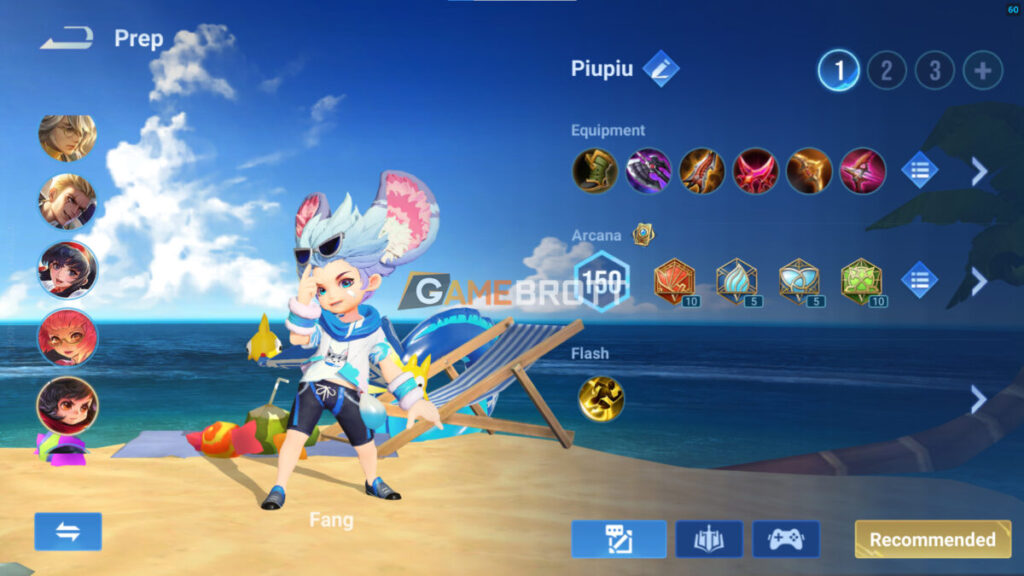Open the highlighted edit build button

(x=619, y=539)
